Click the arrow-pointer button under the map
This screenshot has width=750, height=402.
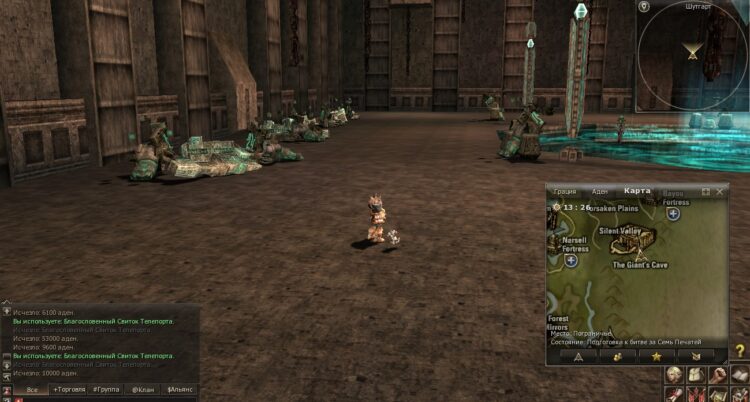click(578, 355)
